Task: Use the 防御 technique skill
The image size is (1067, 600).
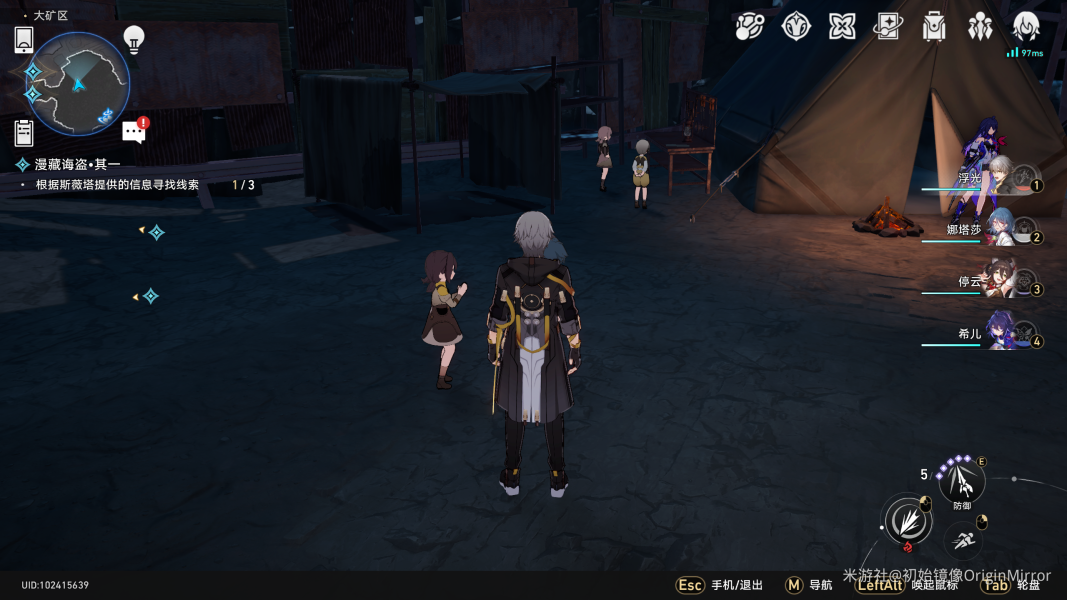Action: tap(962, 483)
